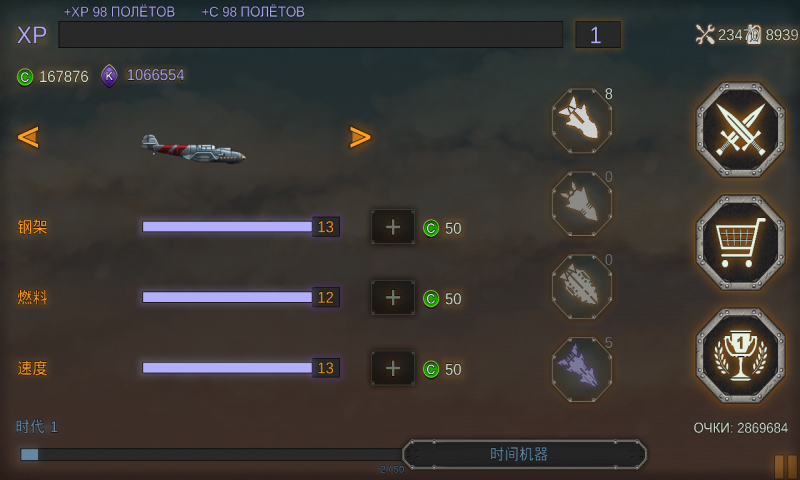Select the purple jet slot with 5

coord(582,369)
